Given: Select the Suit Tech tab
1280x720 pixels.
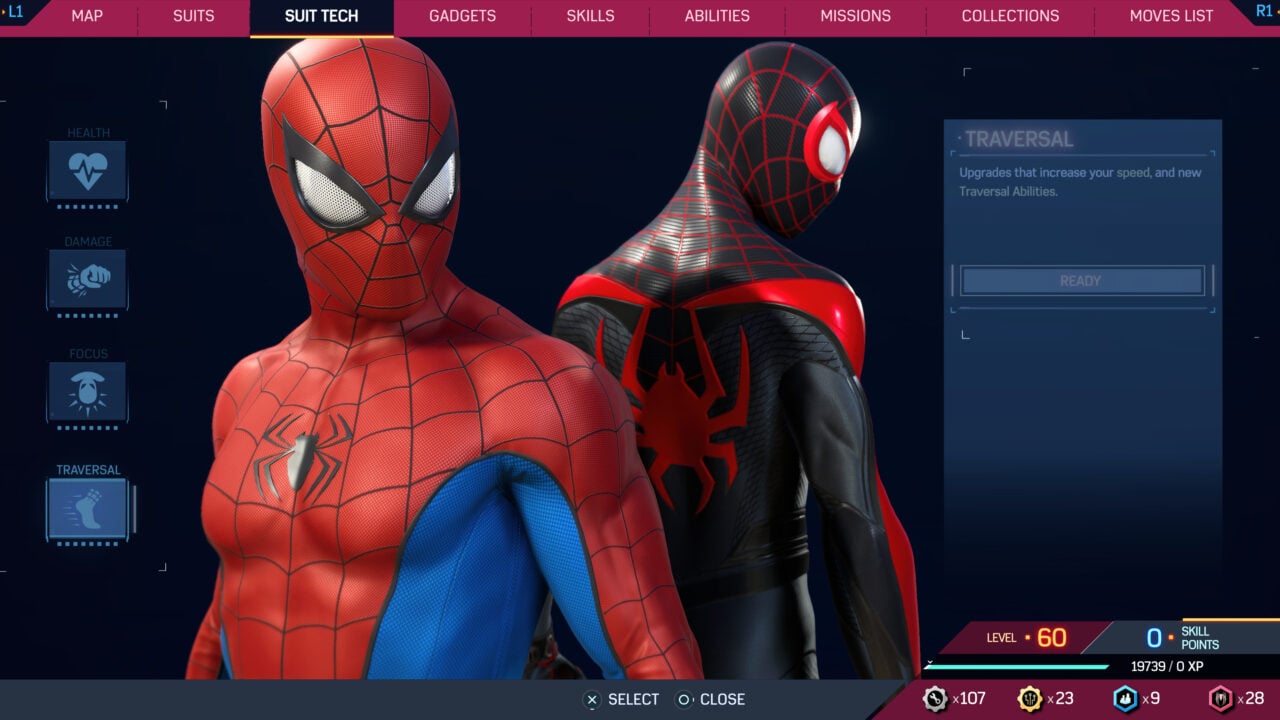Looking at the screenshot, I should (321, 16).
